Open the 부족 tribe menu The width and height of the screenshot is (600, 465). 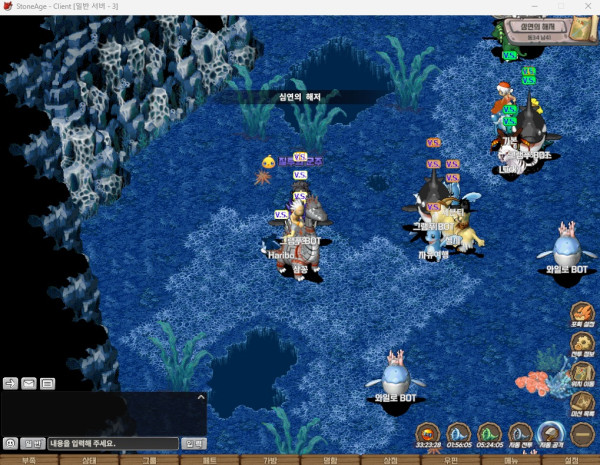coord(28,460)
